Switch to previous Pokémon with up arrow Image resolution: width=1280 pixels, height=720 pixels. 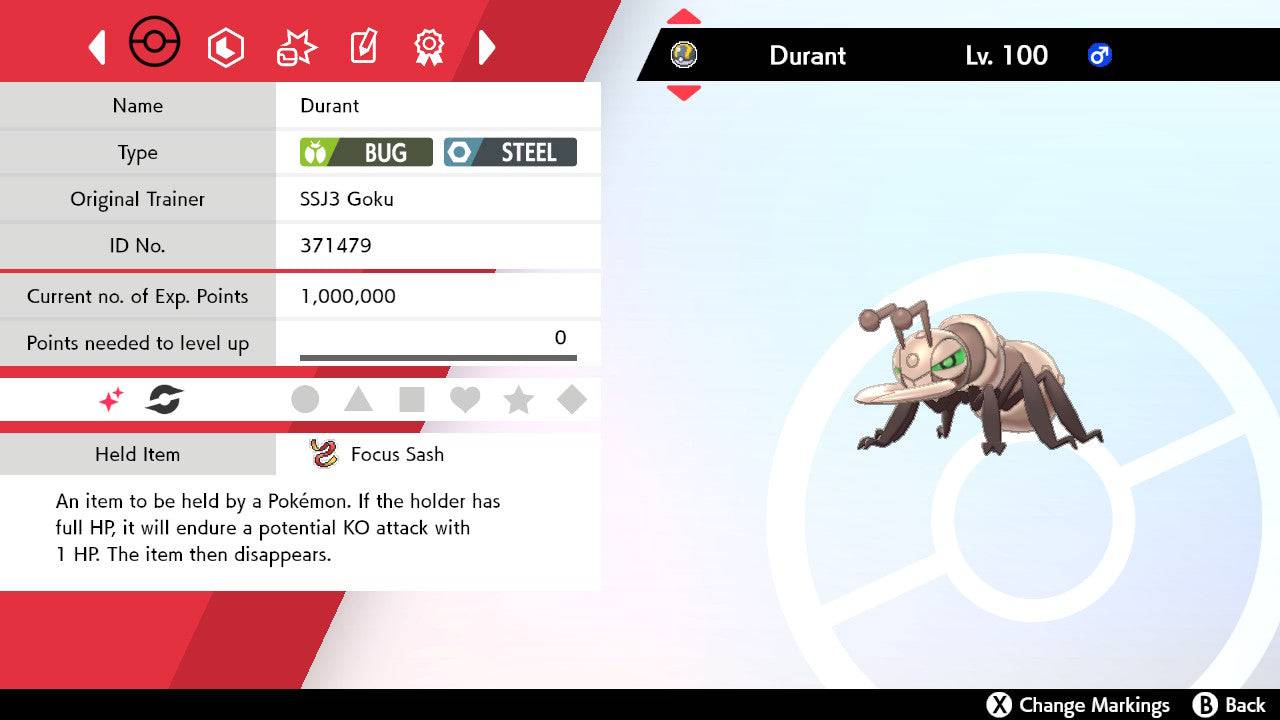point(684,17)
